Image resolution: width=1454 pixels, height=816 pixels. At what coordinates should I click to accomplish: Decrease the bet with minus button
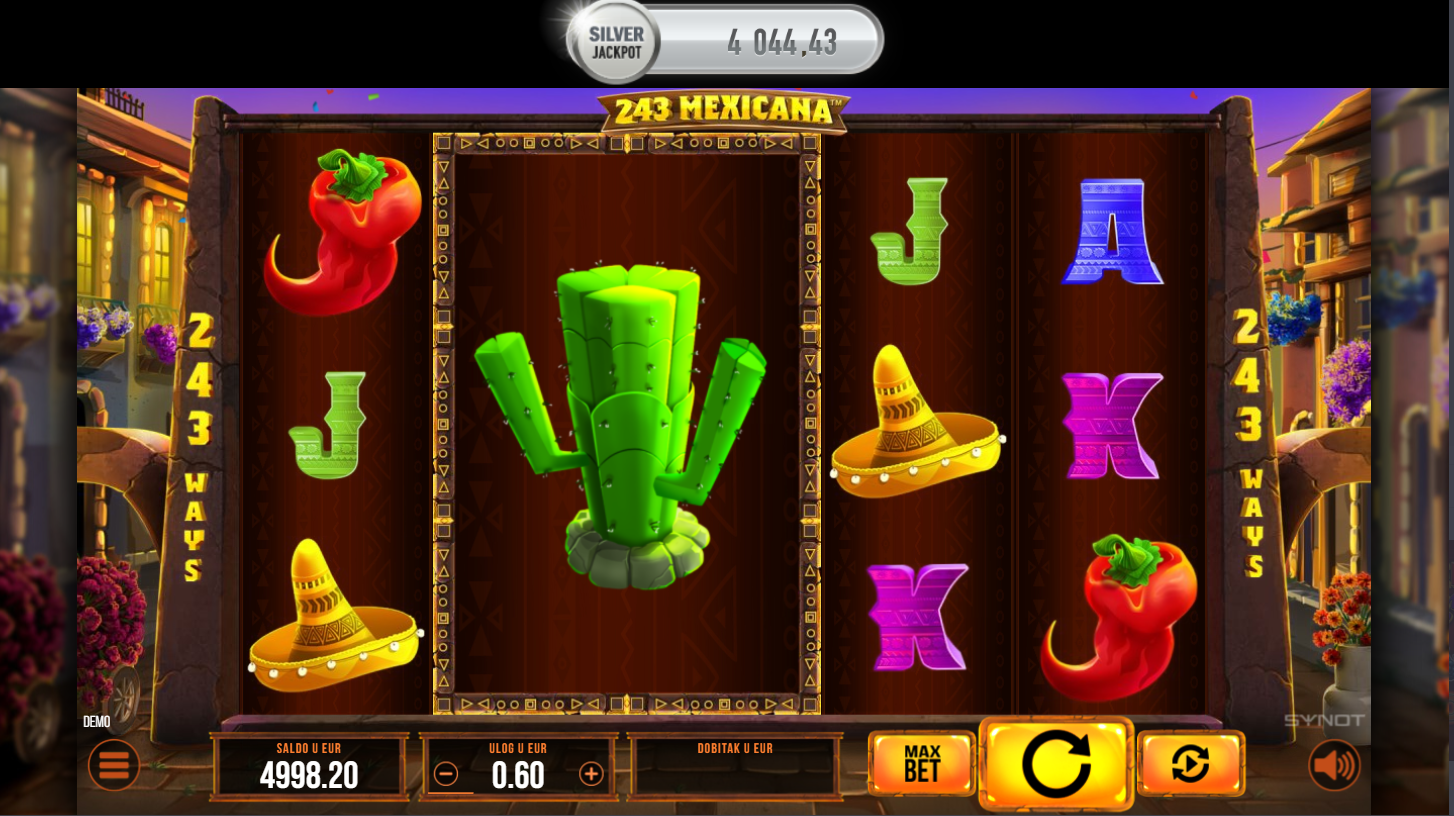(x=446, y=774)
